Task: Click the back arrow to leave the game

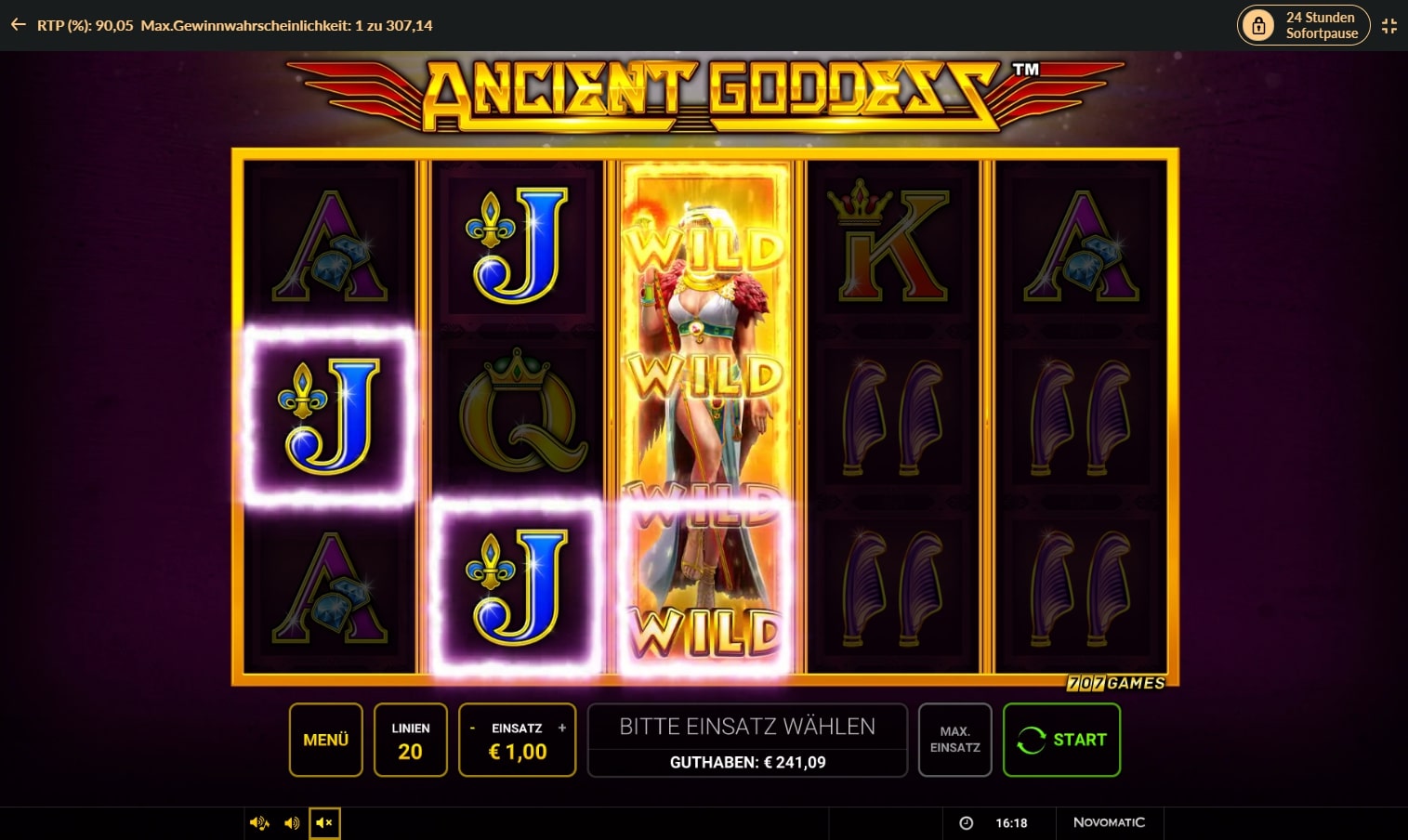Action: 18,25
